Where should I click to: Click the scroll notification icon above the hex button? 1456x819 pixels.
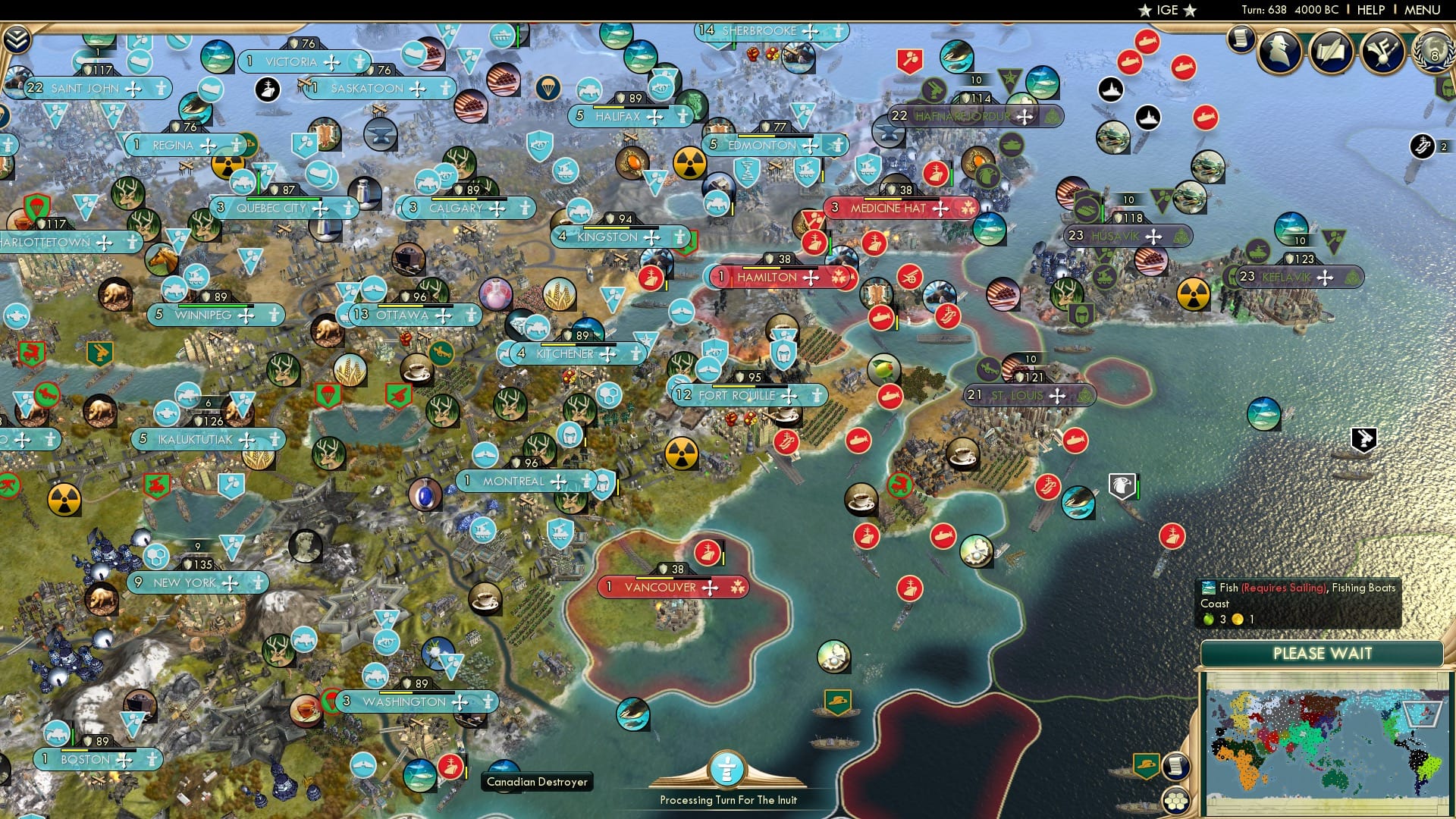pyautogui.click(x=1178, y=767)
